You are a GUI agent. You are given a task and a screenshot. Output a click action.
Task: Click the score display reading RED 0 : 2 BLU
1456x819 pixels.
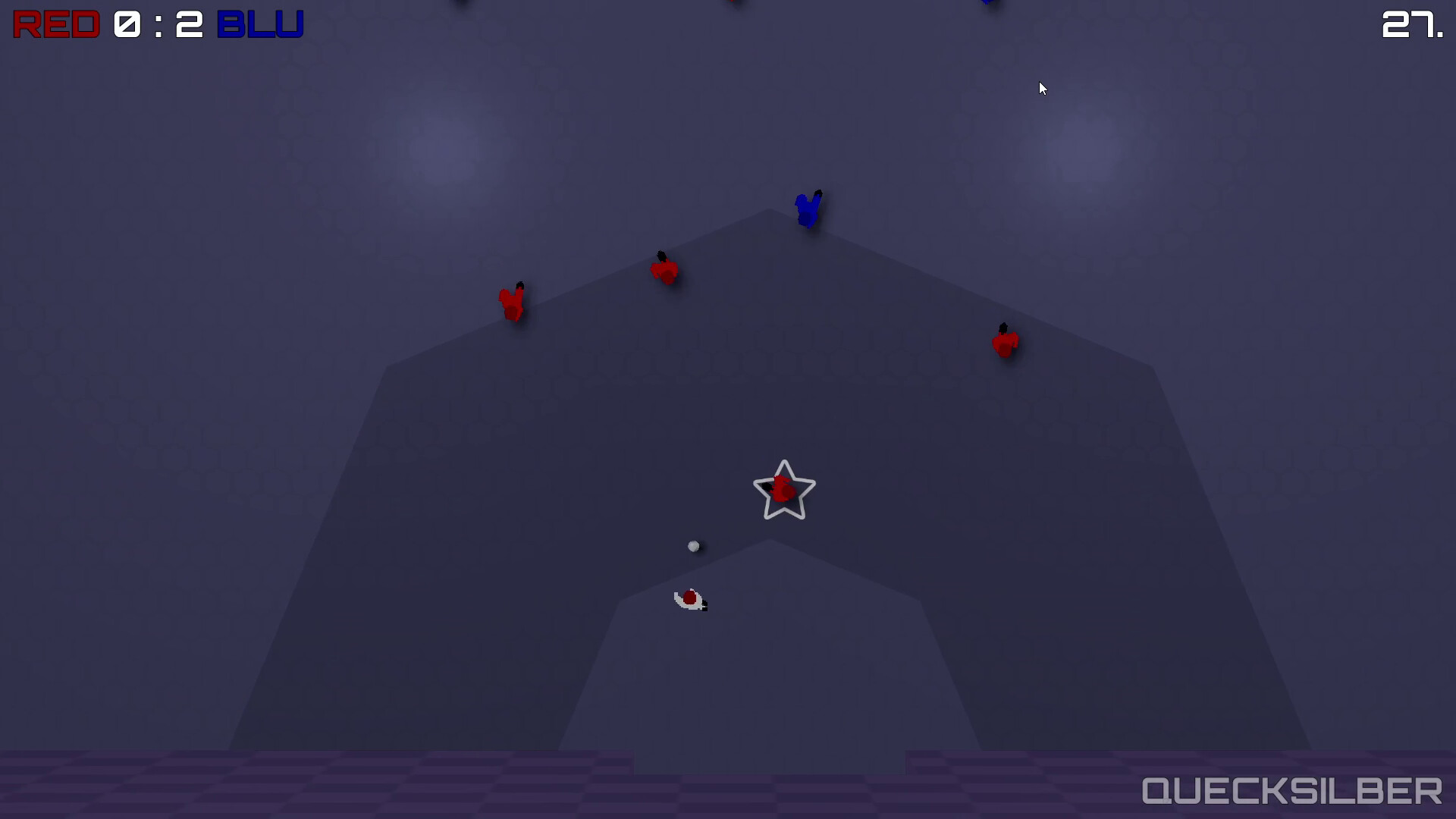point(155,24)
